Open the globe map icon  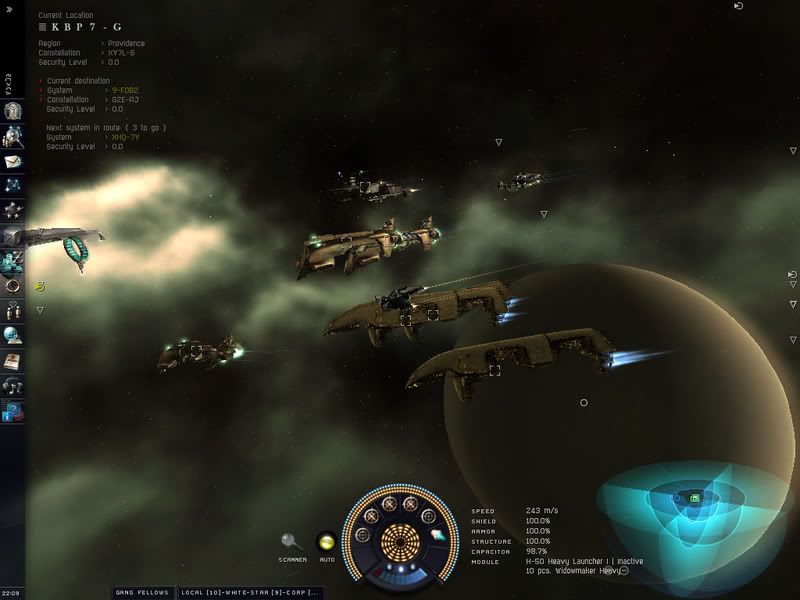point(13,335)
